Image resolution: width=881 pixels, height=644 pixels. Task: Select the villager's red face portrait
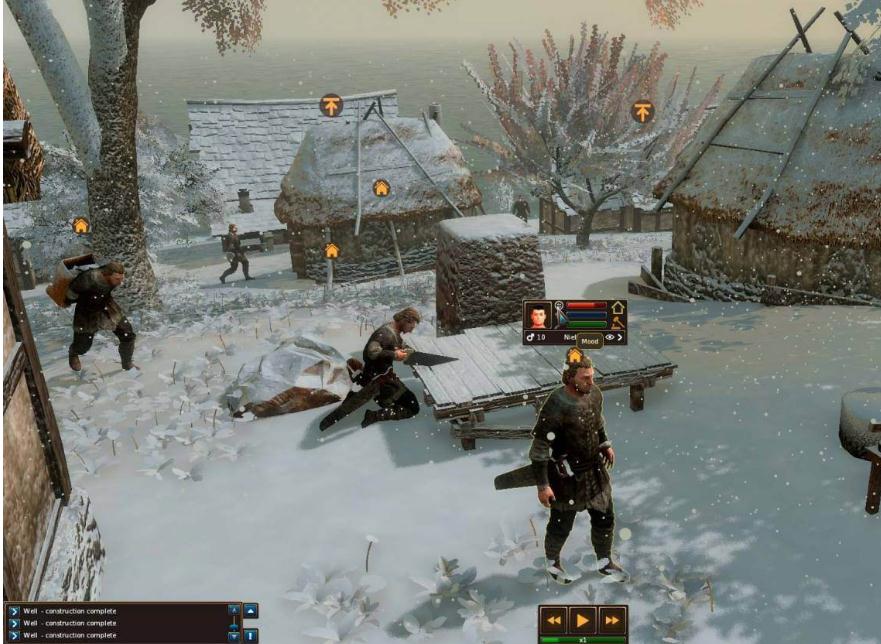coord(538,314)
